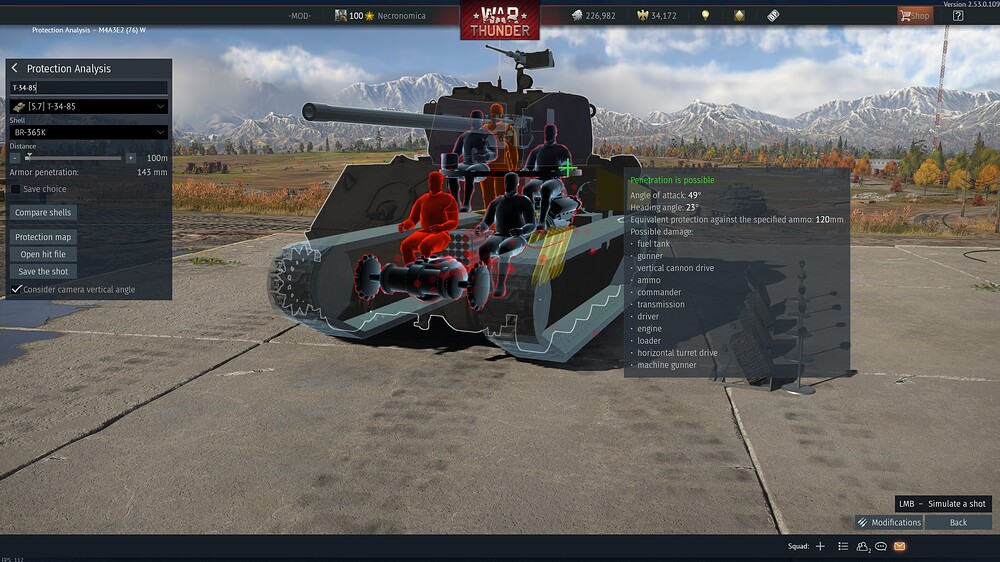
Task: Click the Open hit file button
Action: [44, 254]
